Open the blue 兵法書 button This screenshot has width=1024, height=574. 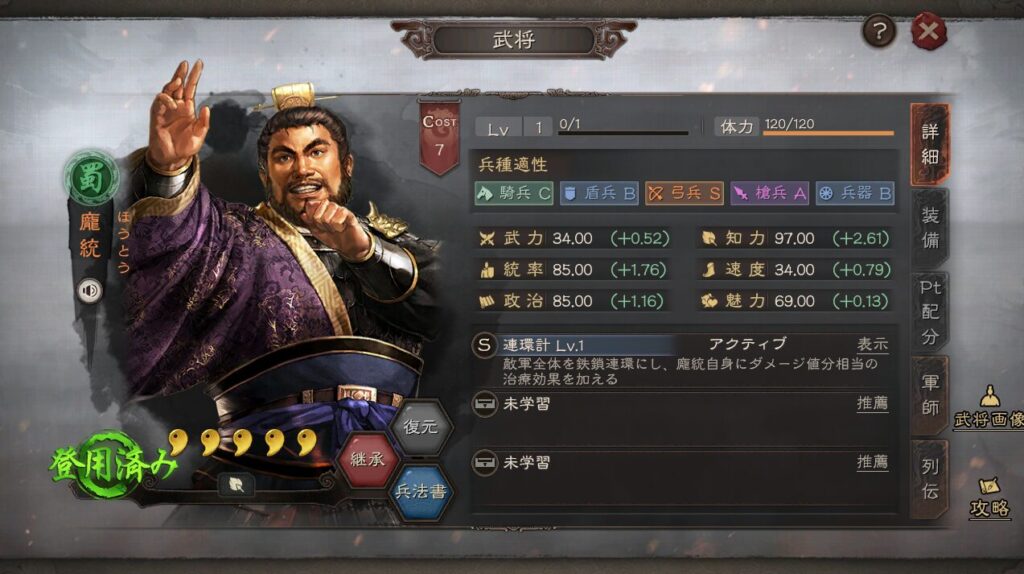421,492
